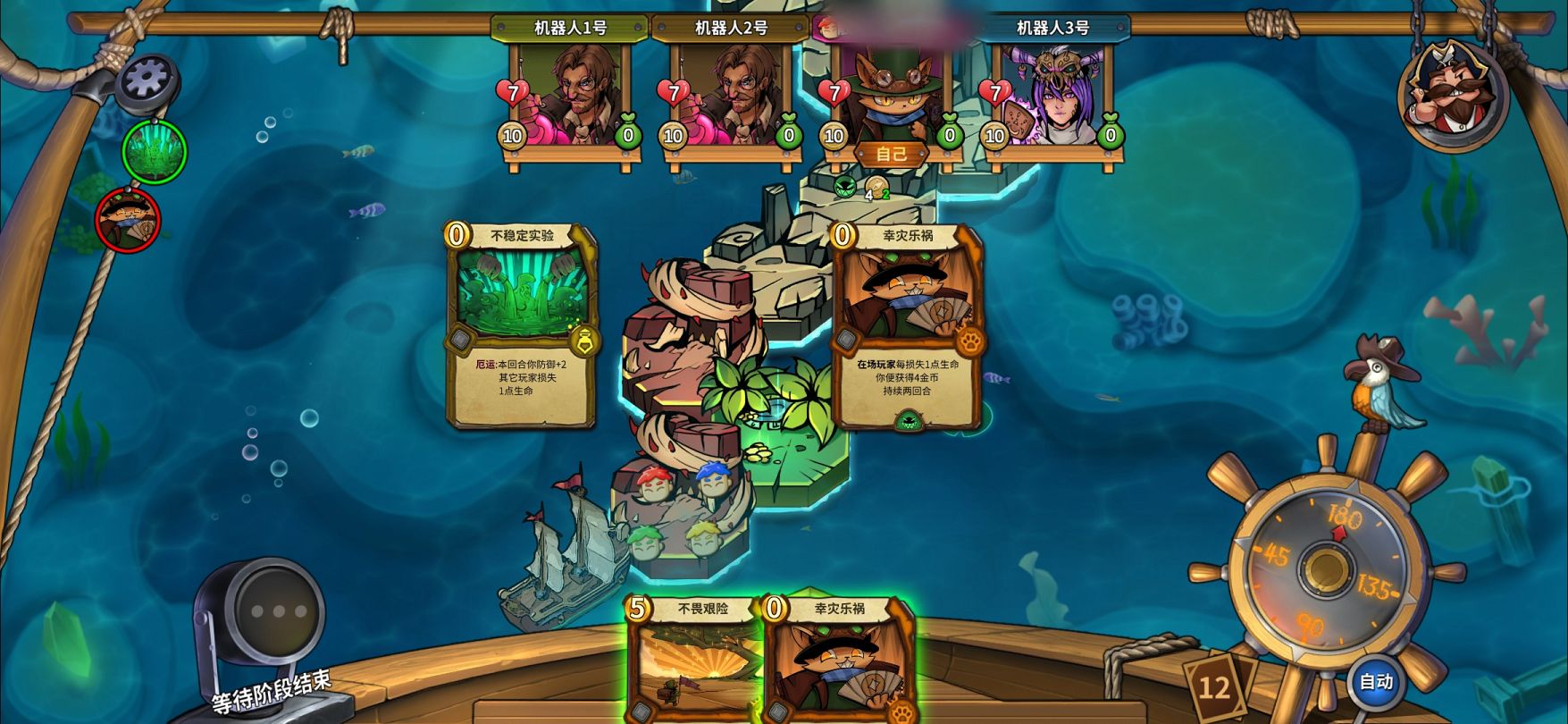Open the gear settings menu

point(147,80)
